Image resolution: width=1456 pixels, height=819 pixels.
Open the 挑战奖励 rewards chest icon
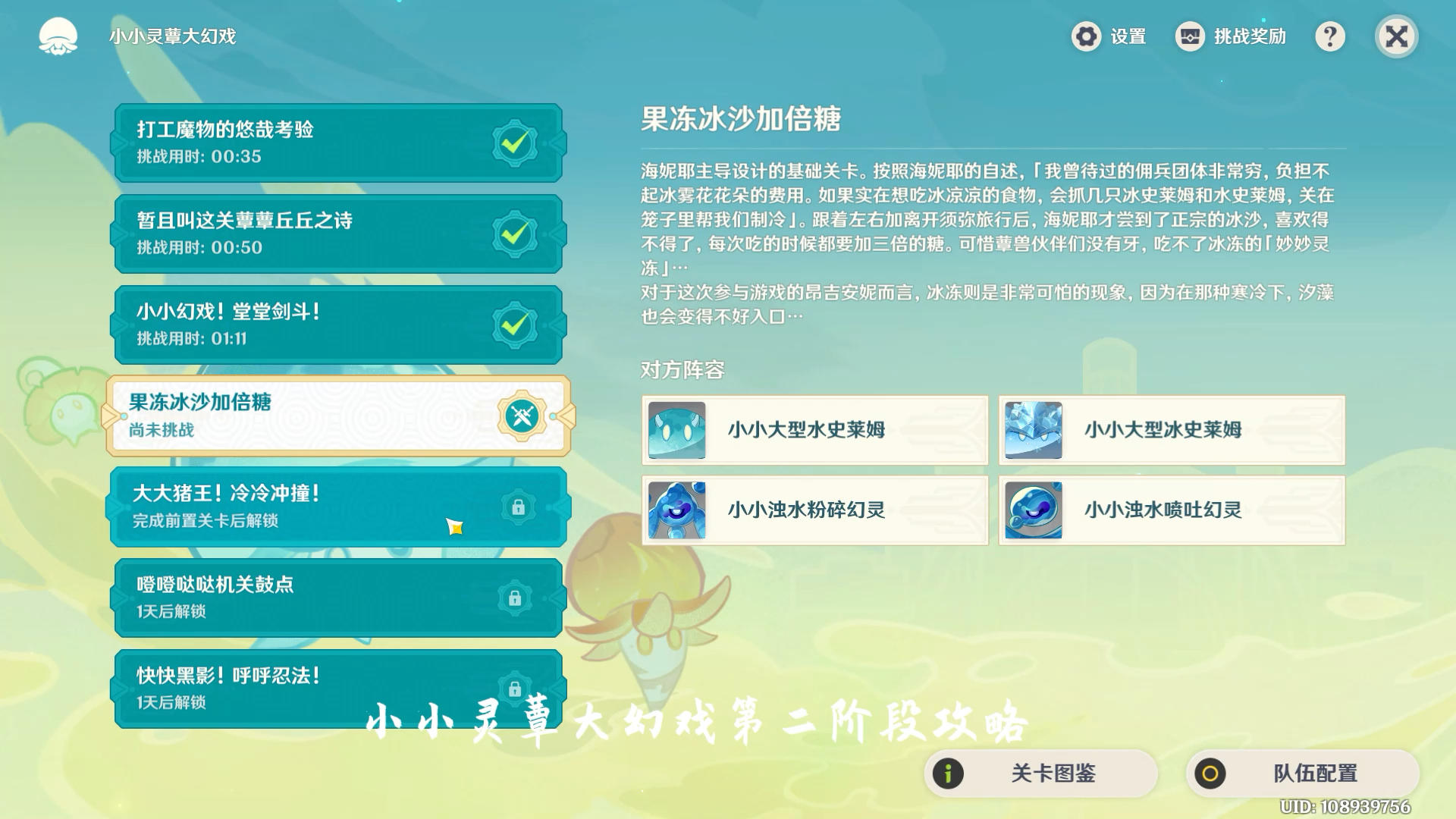click(1188, 36)
